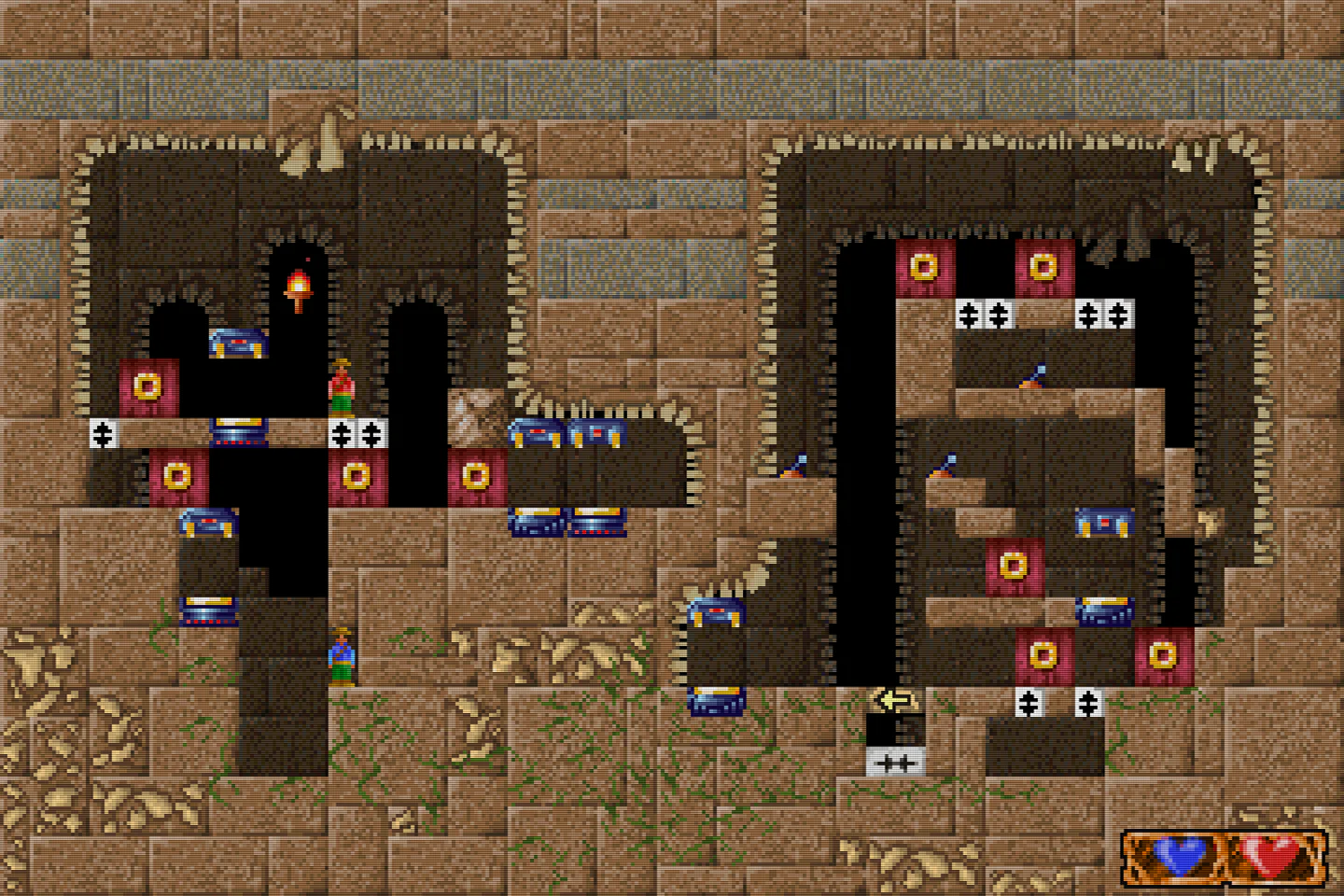Select the blue heart character icon

1181,854
